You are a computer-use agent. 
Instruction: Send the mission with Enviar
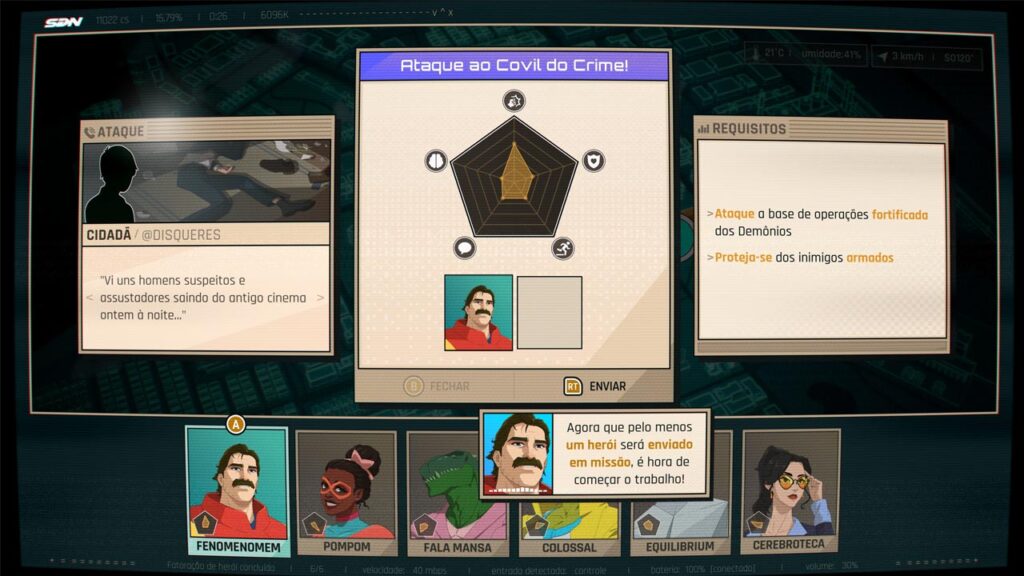595,386
